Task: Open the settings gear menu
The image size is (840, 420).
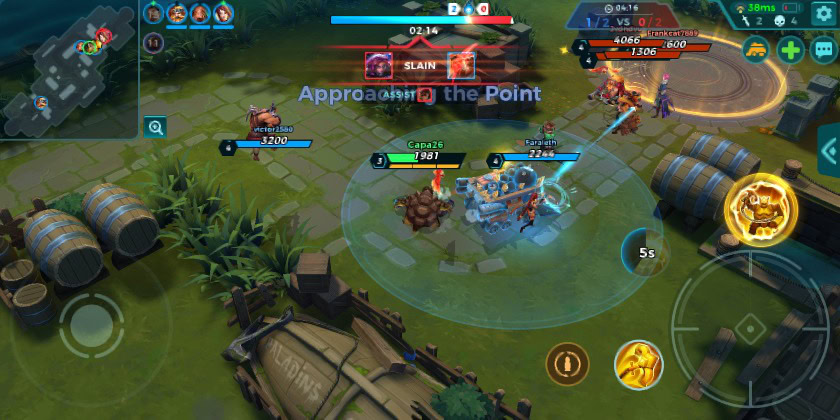Action: pos(822,12)
